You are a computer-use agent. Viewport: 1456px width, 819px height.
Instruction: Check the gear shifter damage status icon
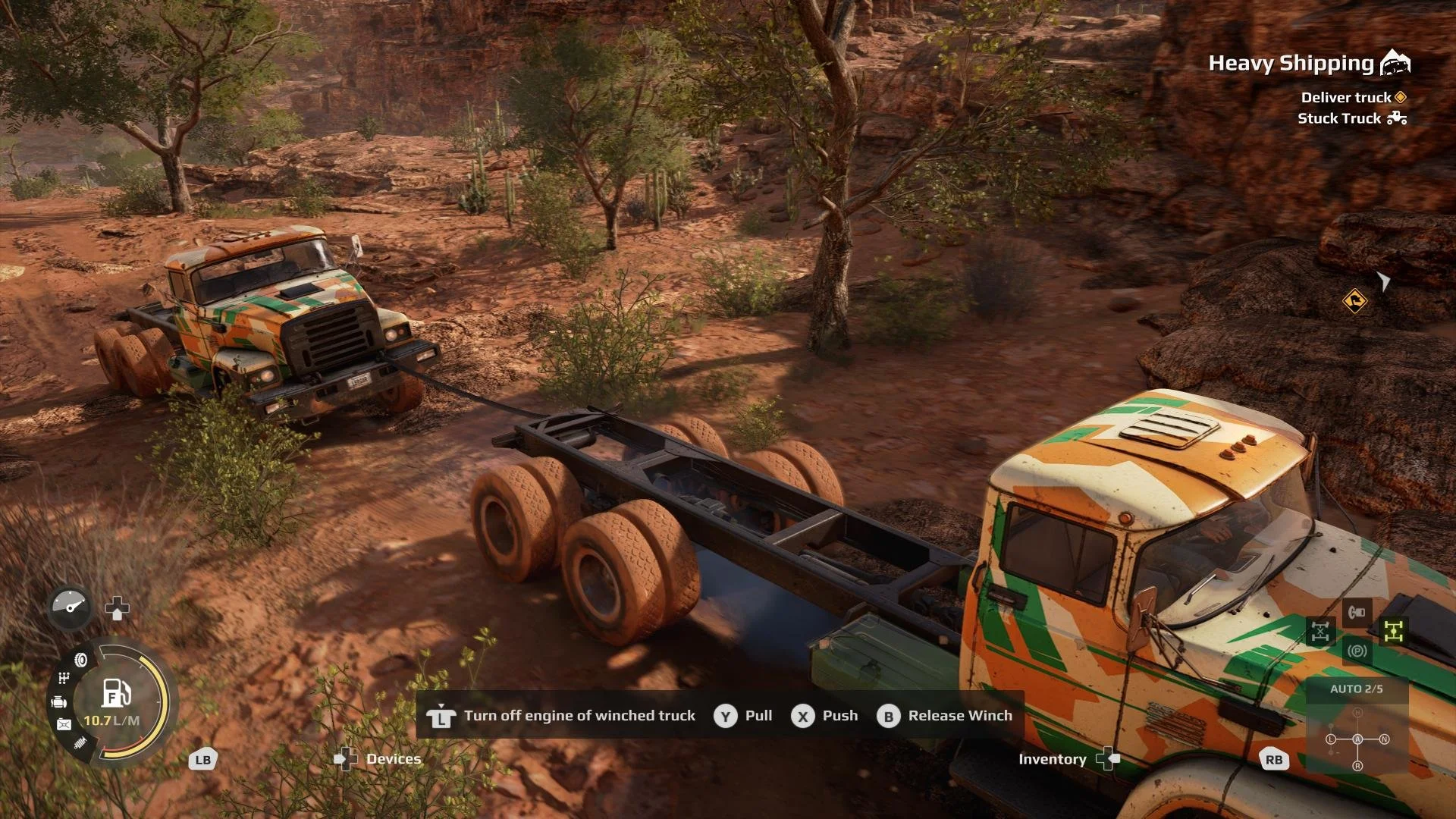tap(64, 678)
